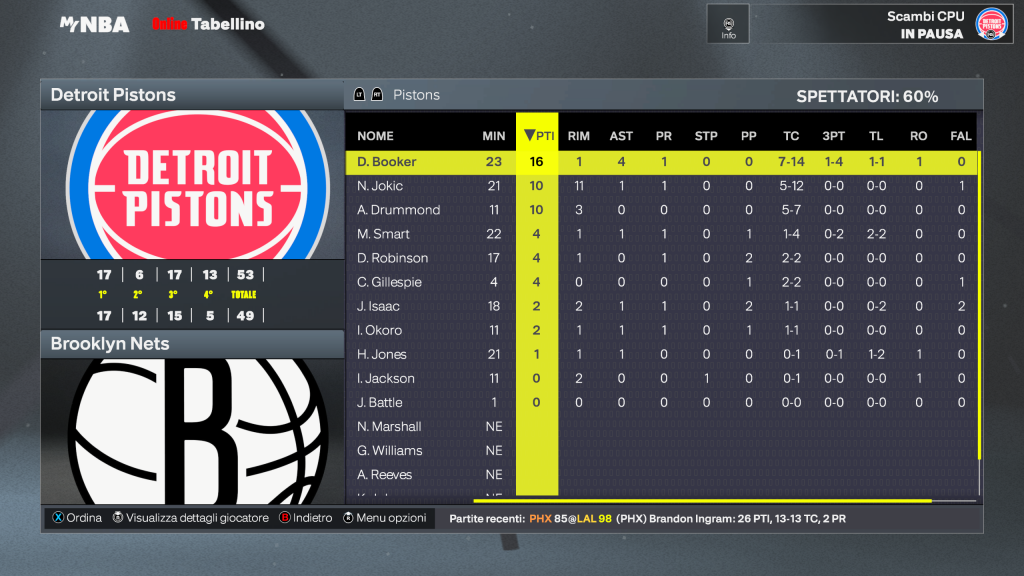Viewport: 1024px width, 576px height.
Task: Choose A. Drummond in the box score
Action: coord(398,210)
